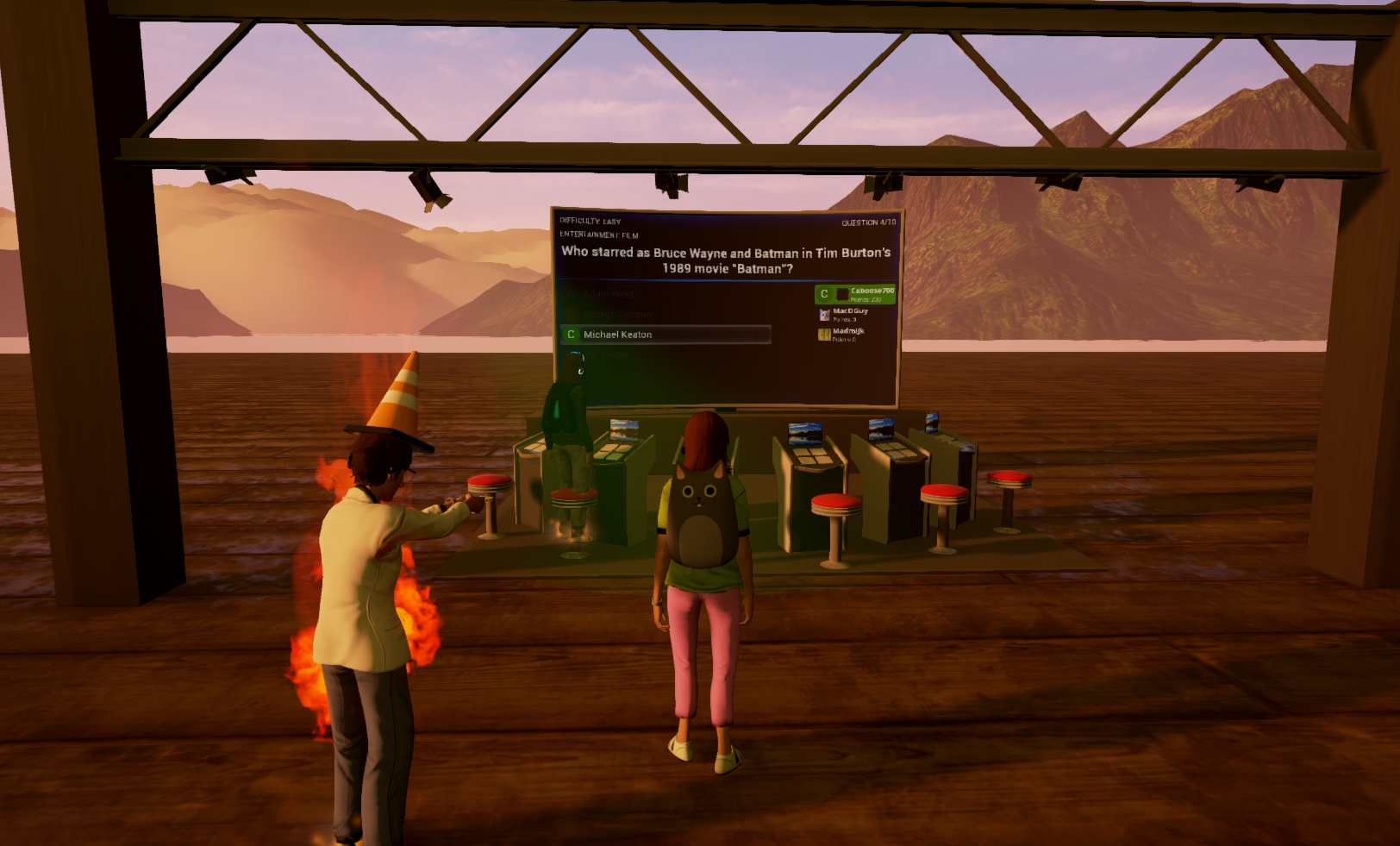Choose answer A, Adam West
This screenshot has height=846, width=1400.
click(608, 294)
